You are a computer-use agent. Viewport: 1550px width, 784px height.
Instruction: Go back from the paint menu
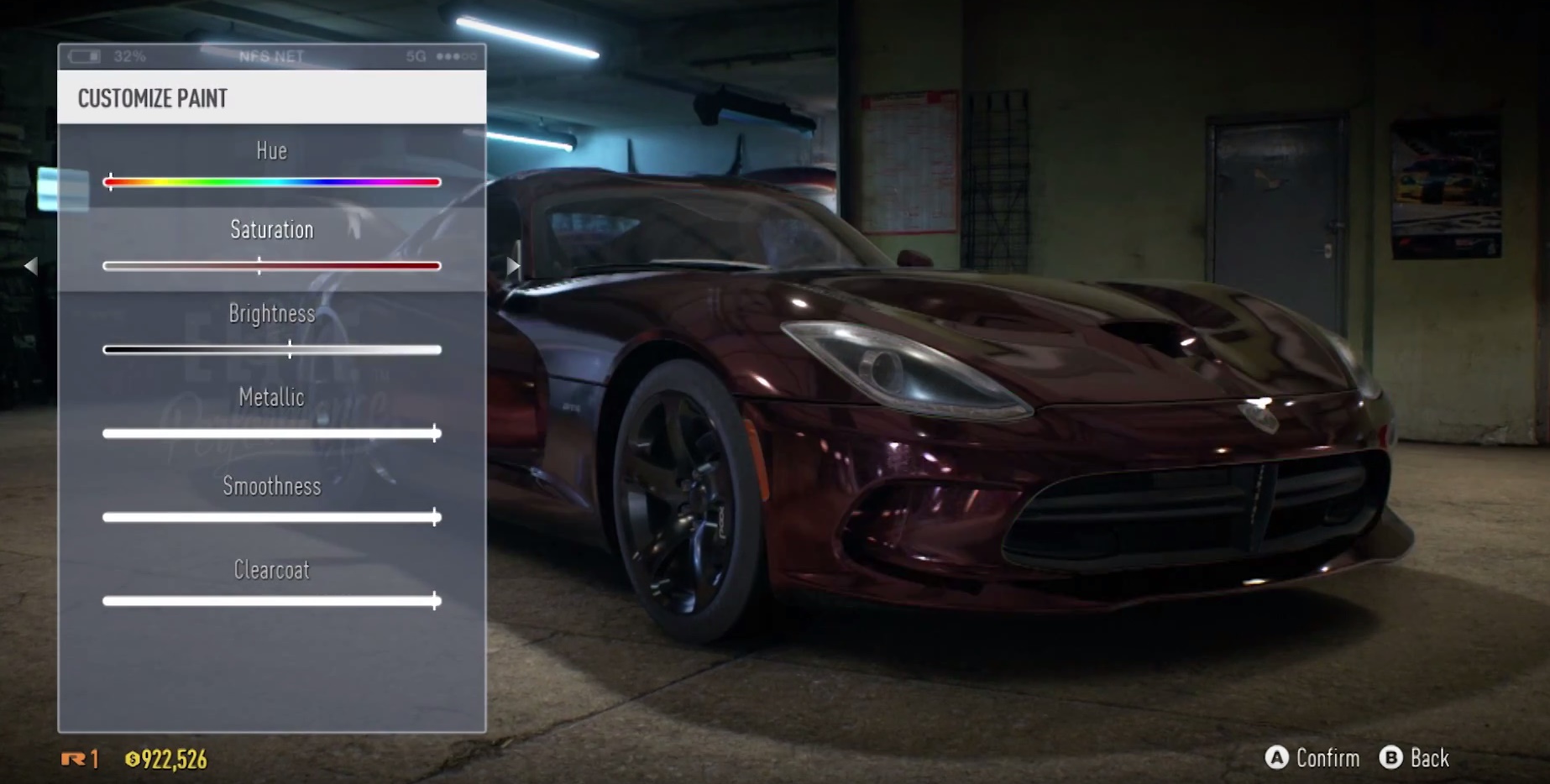tap(1415, 758)
